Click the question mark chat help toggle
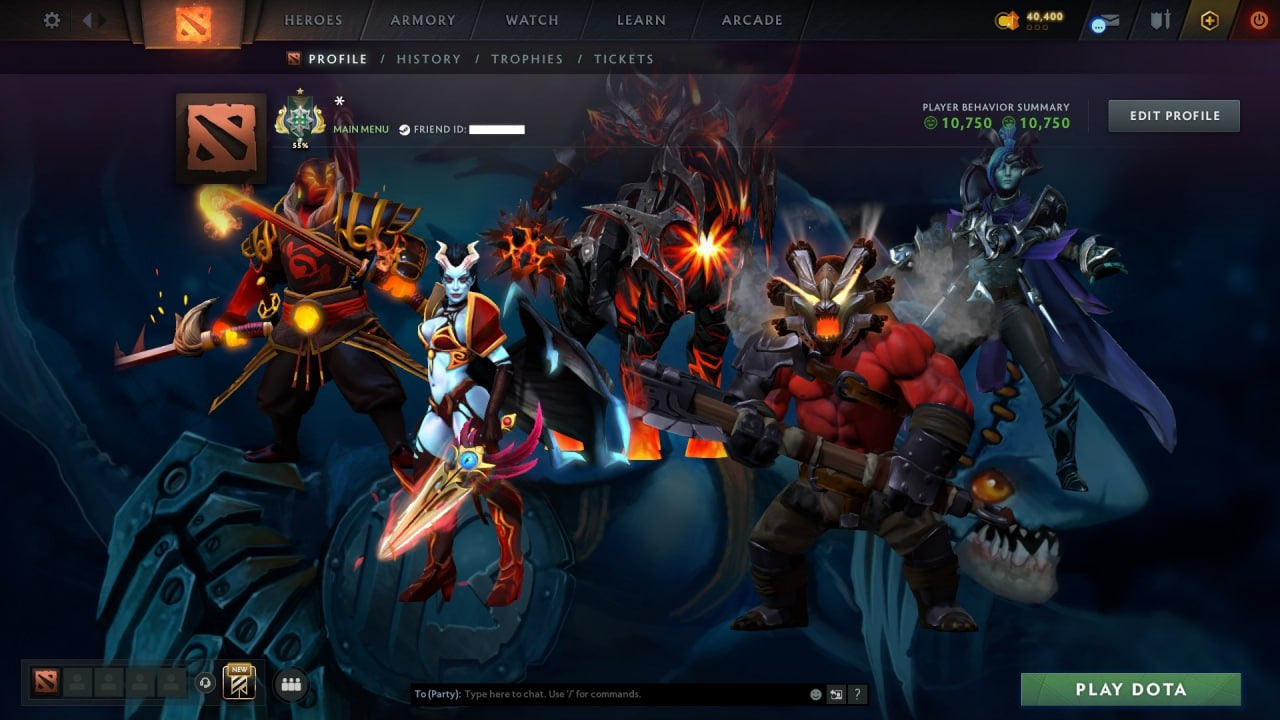The image size is (1280, 720). tap(857, 693)
